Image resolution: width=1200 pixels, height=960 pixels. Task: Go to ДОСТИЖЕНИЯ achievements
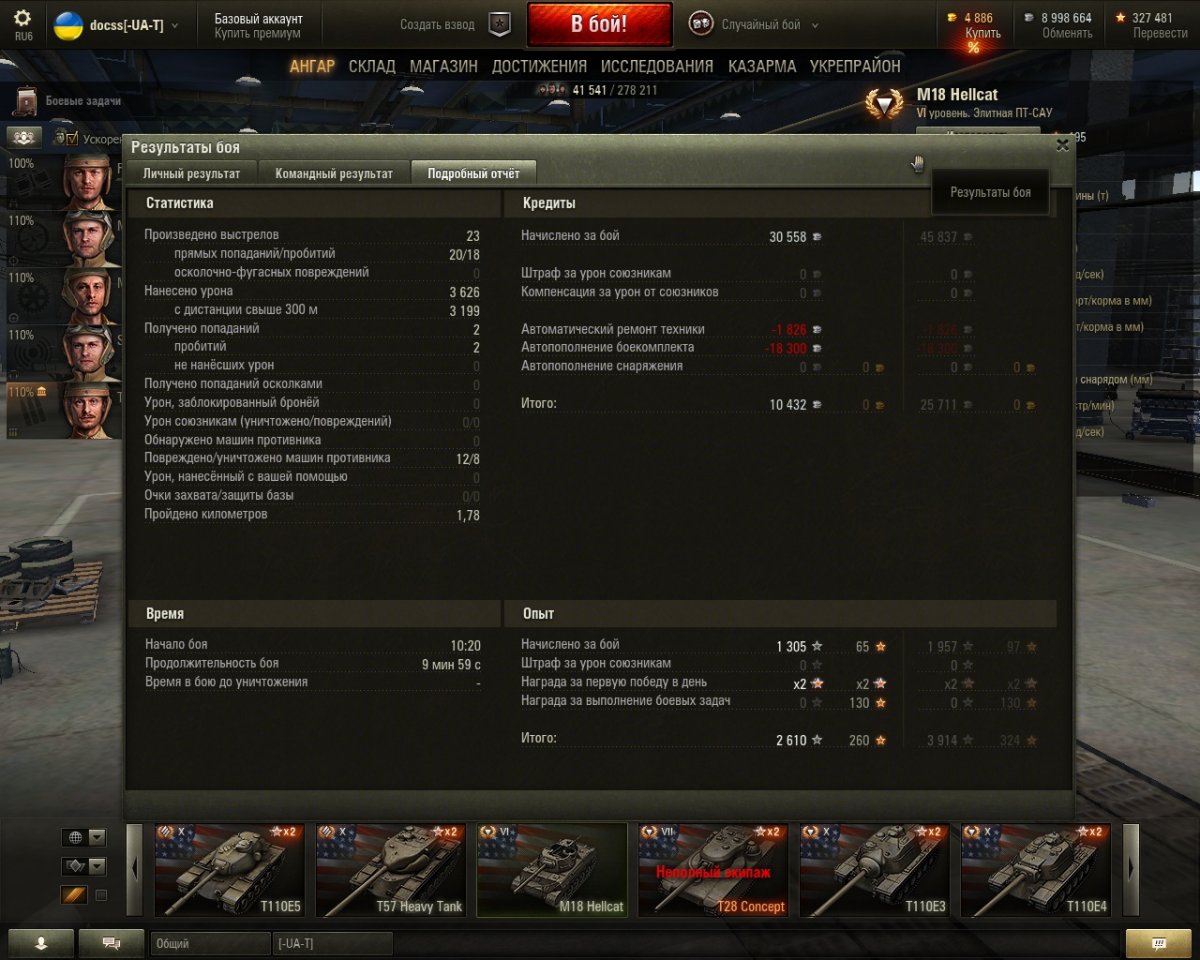(539, 66)
